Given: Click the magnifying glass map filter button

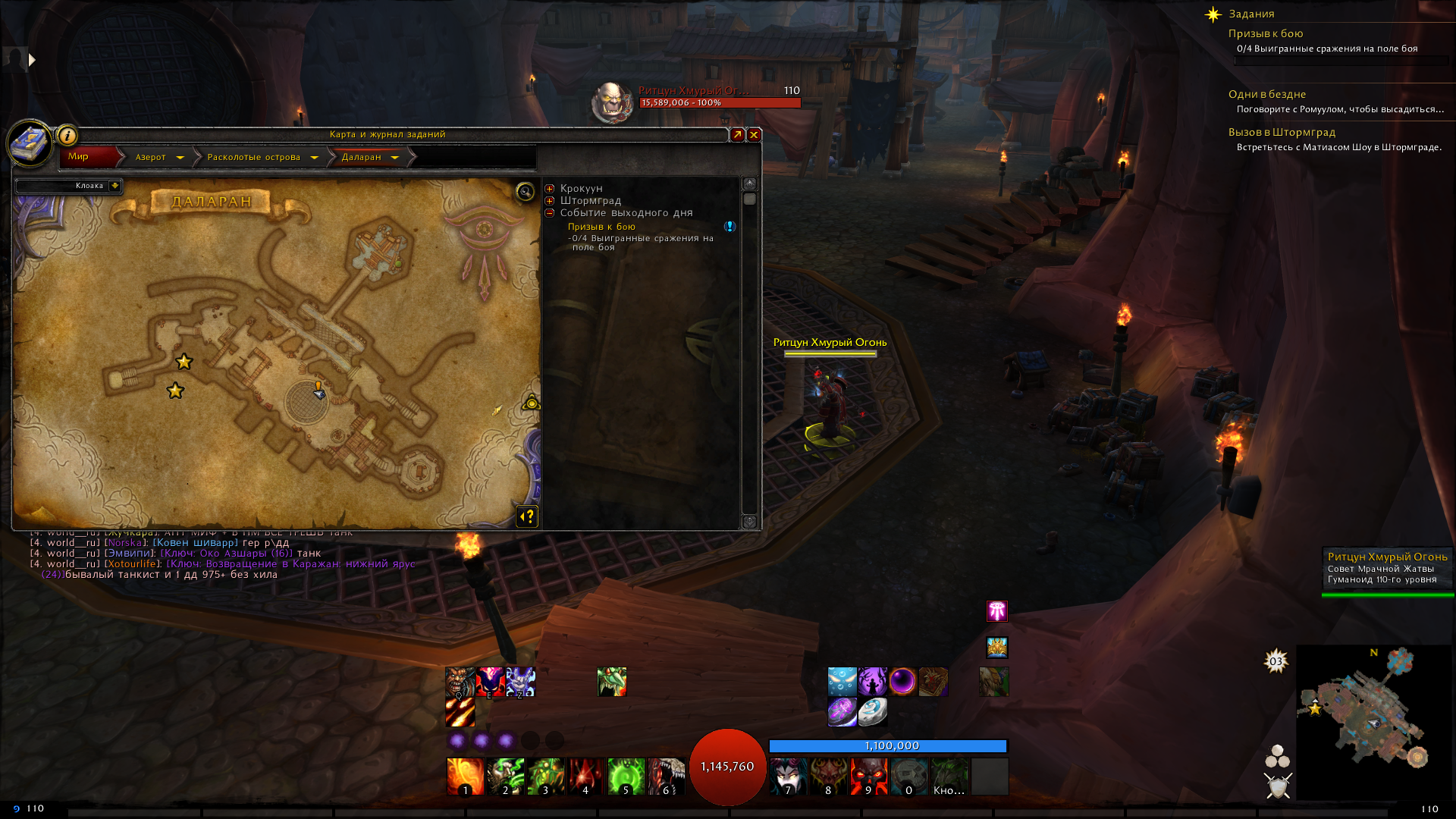Looking at the screenshot, I should [x=525, y=191].
